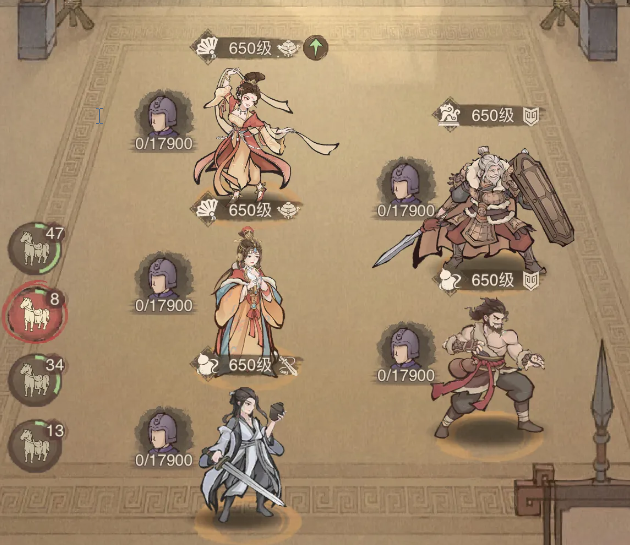
Task: Choose the horse icon numbered 34
Action: 33,380
